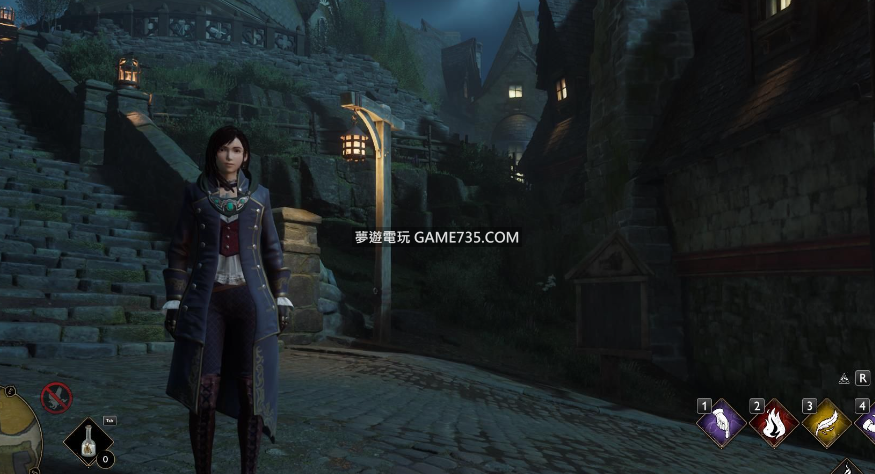Select the hand-icon spell in slot 1
Screen dimensions: 875x474
[x=722, y=424]
